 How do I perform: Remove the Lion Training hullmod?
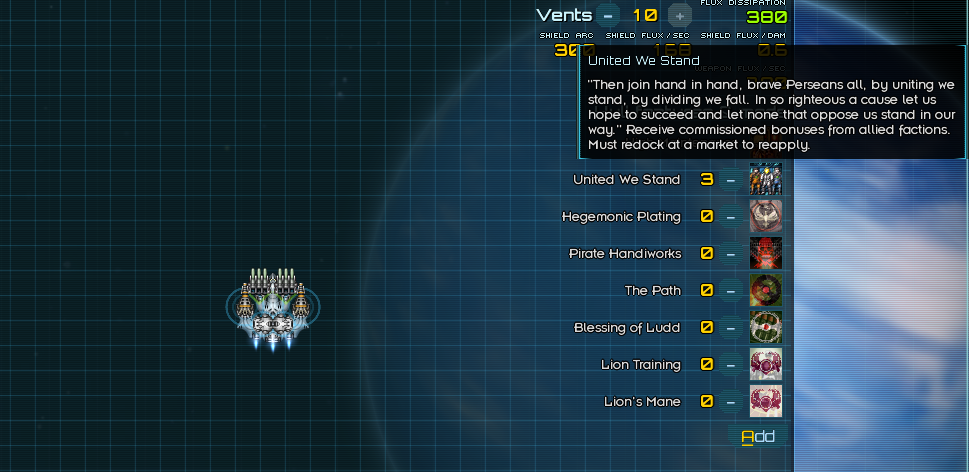(x=731, y=365)
